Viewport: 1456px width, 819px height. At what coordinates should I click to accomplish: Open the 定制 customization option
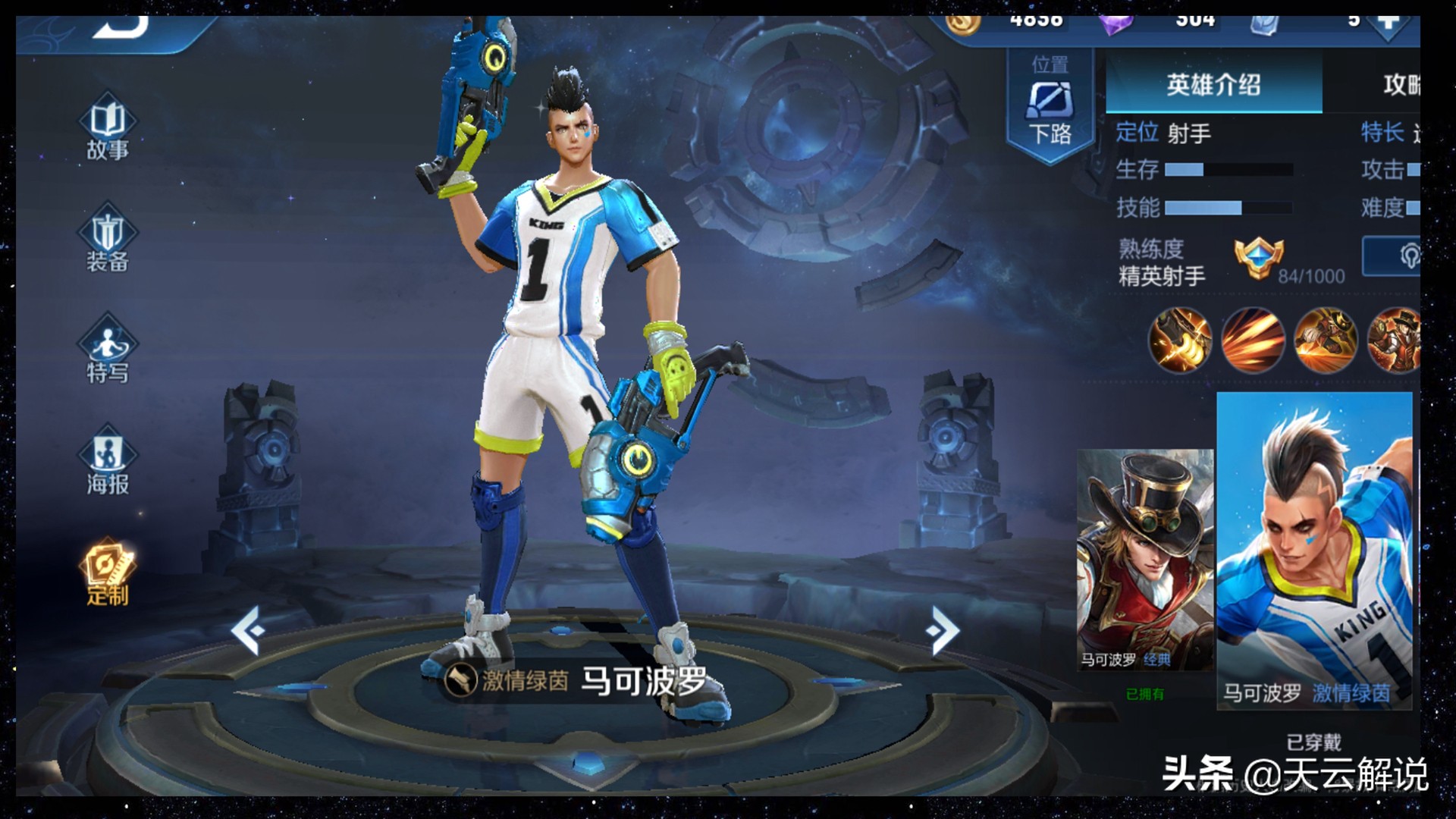(x=108, y=573)
